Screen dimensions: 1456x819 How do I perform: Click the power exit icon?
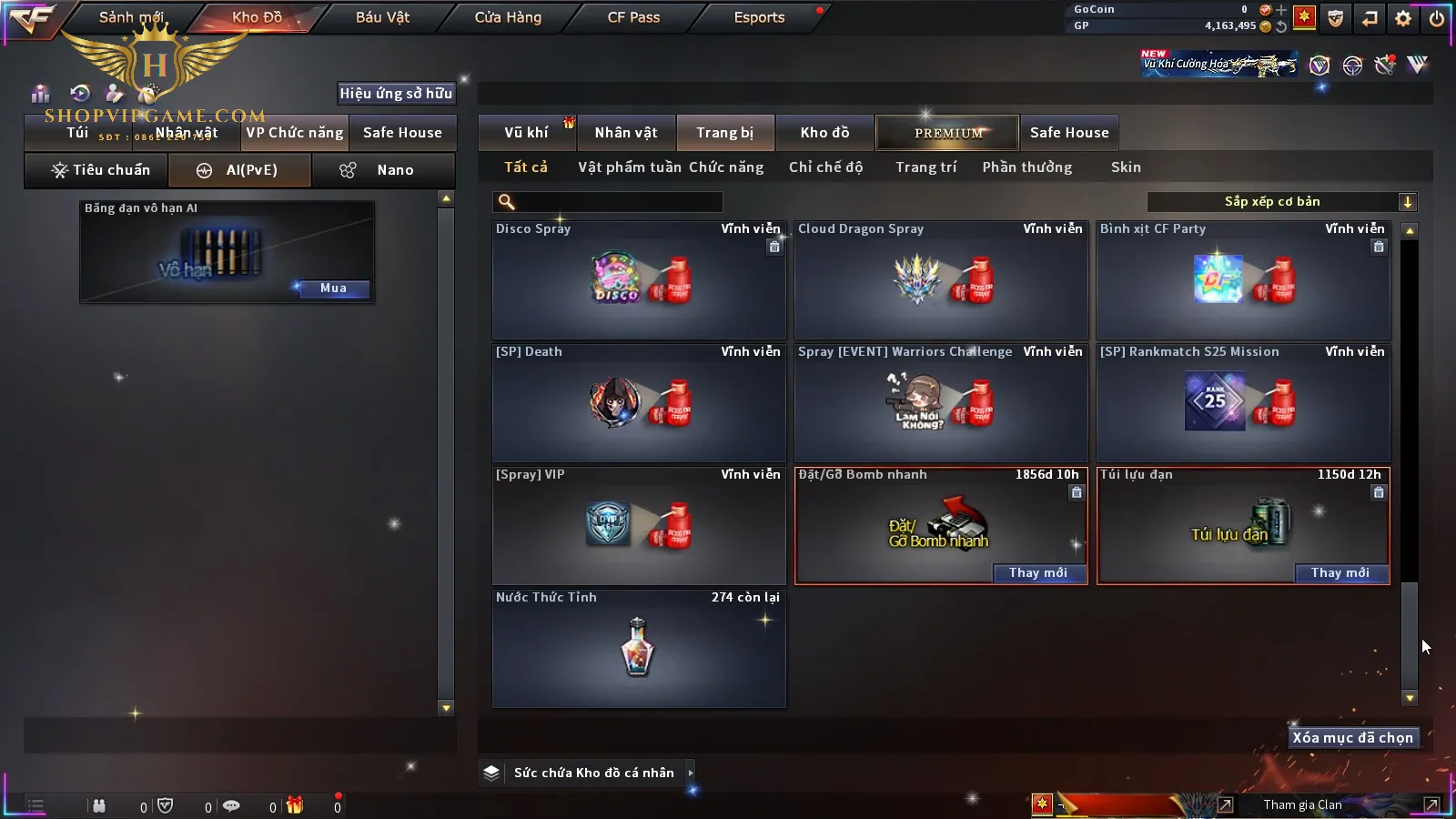pyautogui.click(x=1437, y=18)
